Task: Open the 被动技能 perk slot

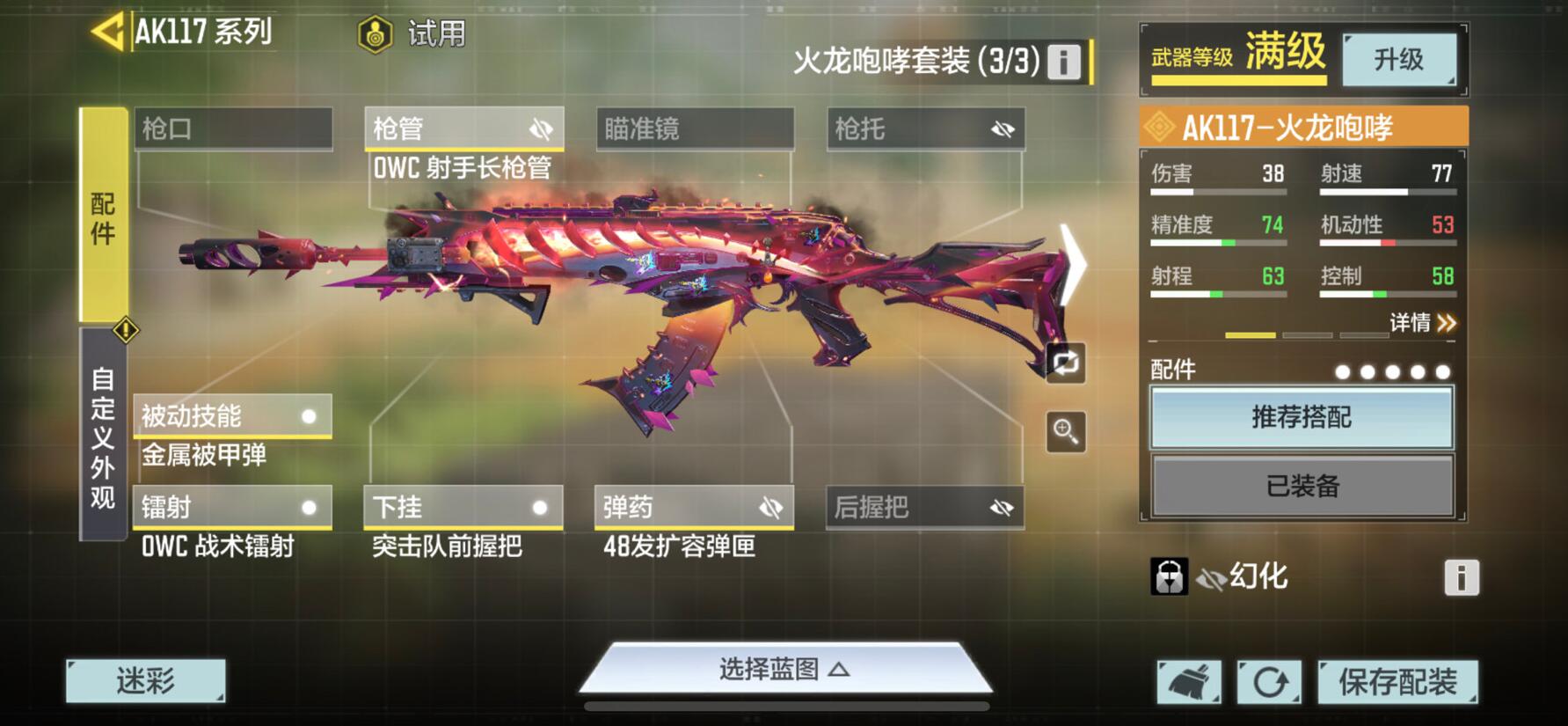Action: tap(232, 416)
